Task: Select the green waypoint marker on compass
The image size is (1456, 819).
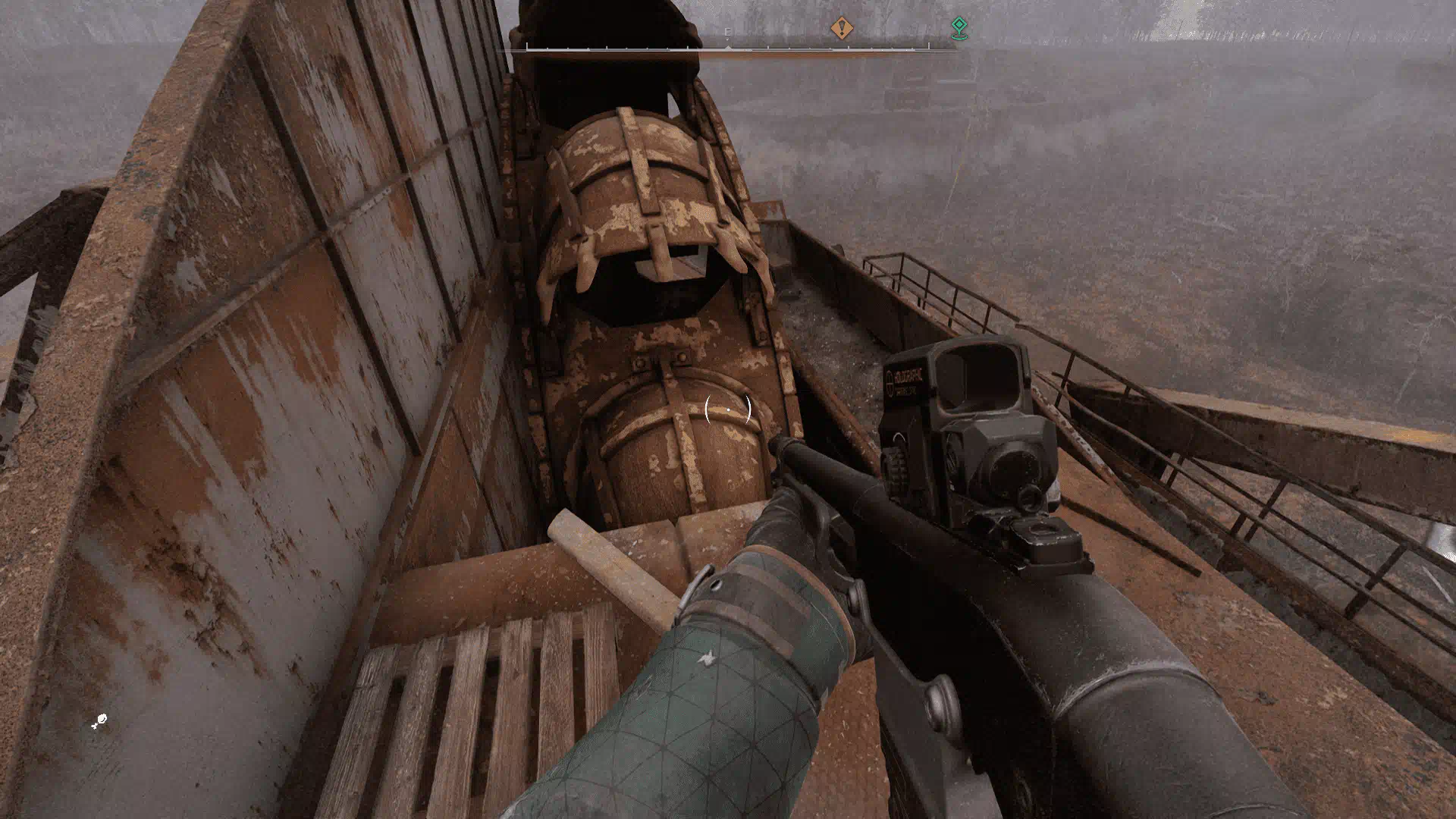Action: point(959,29)
